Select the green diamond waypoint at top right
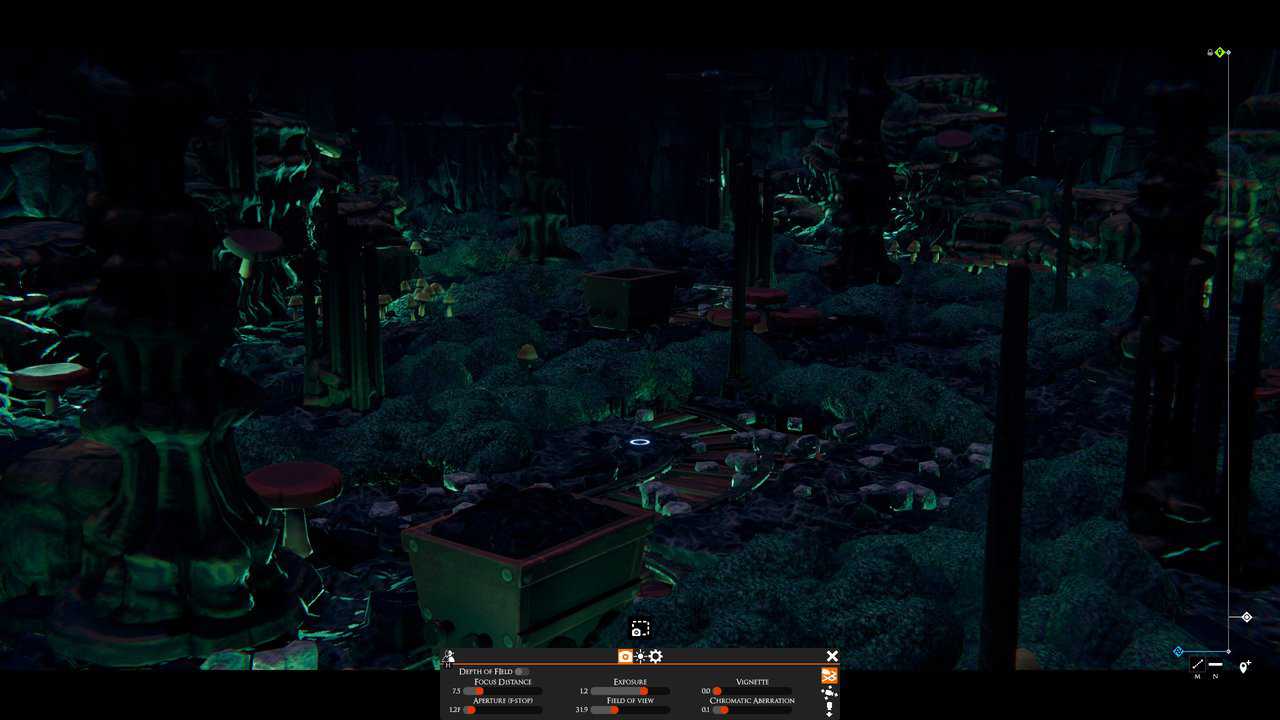This screenshot has width=1280, height=720. point(1220,52)
